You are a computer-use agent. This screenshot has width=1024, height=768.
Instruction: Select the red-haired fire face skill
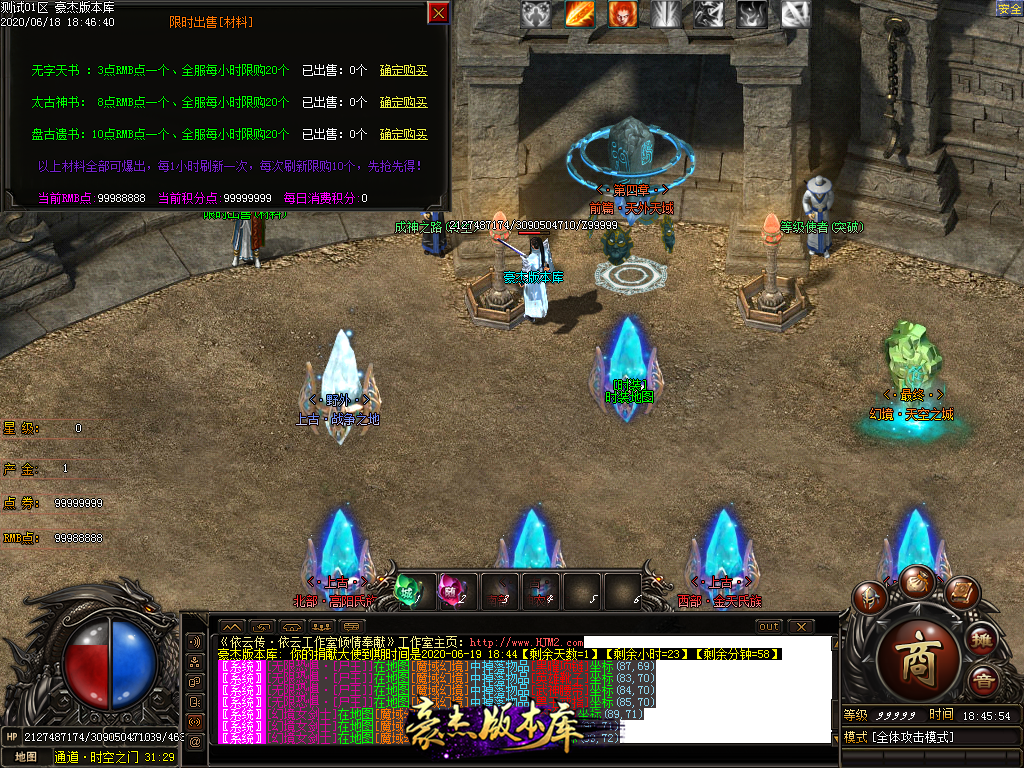pyautogui.click(x=623, y=14)
